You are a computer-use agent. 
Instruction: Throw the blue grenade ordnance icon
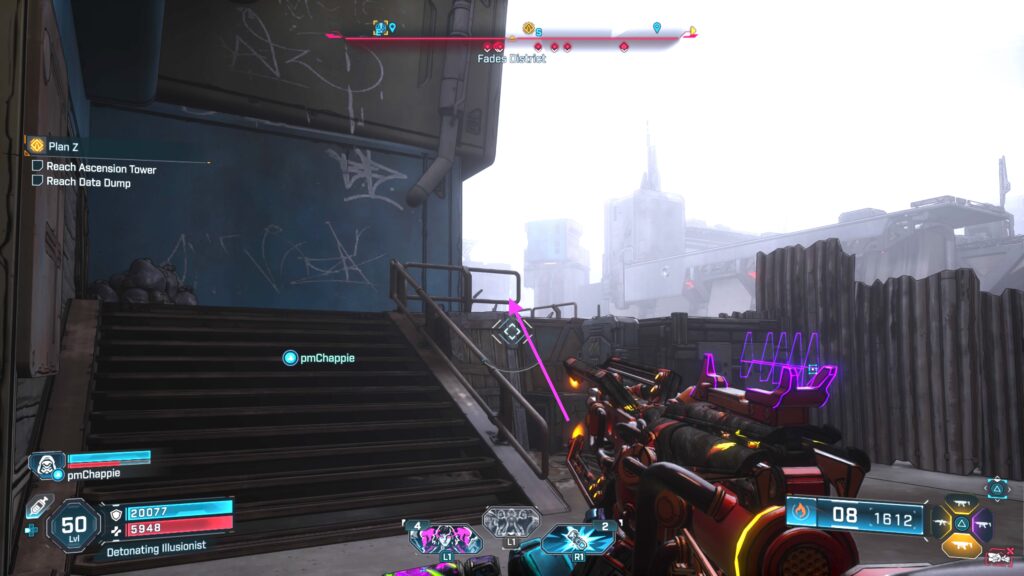click(x=577, y=538)
